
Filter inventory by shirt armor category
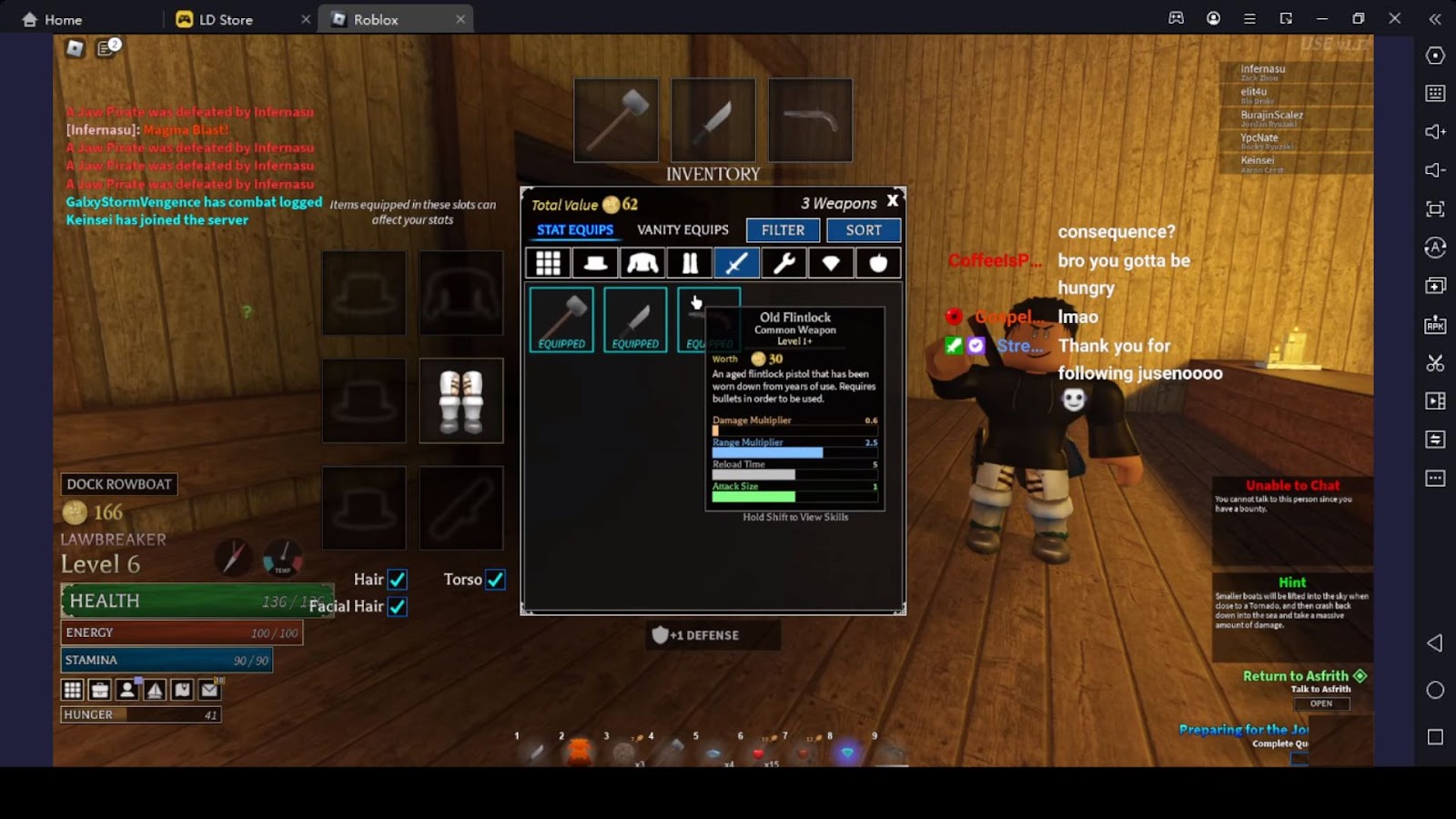pyautogui.click(x=642, y=263)
